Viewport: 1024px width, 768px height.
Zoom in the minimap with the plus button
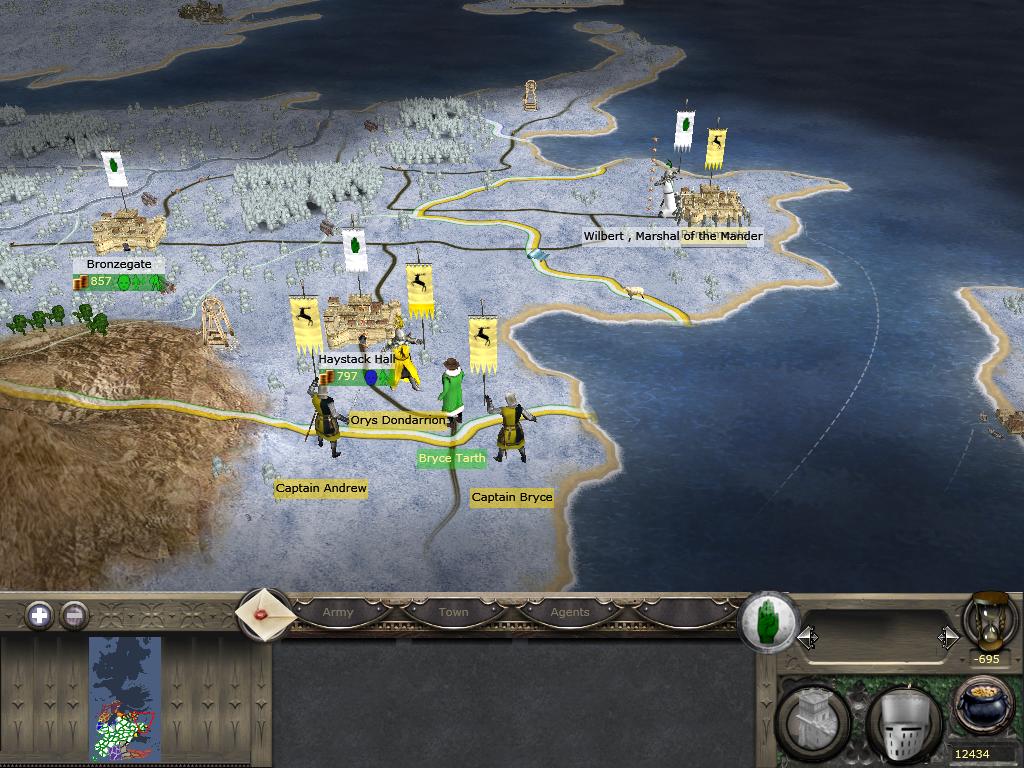pos(39,615)
